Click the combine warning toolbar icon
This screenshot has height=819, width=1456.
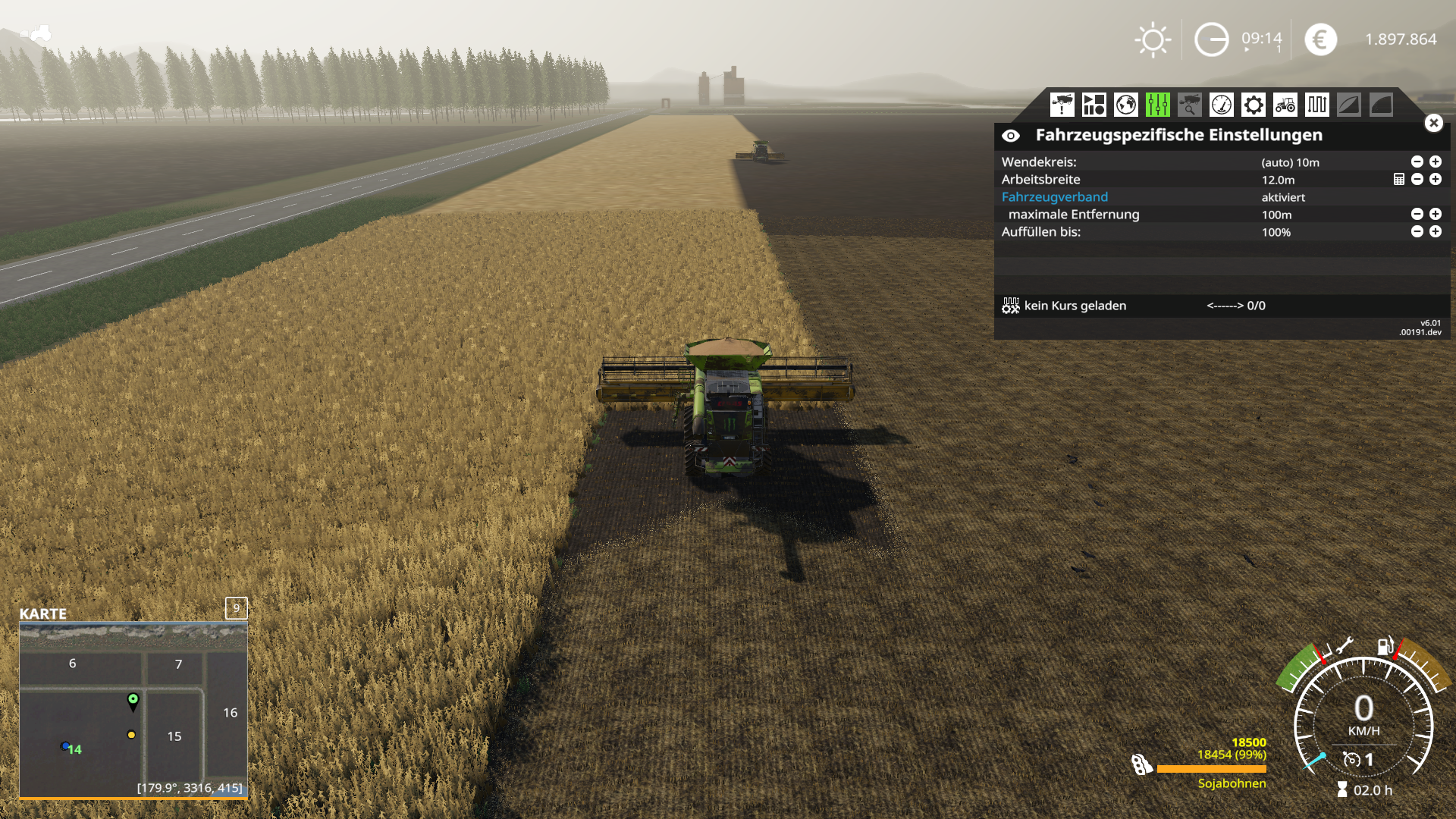click(1062, 105)
